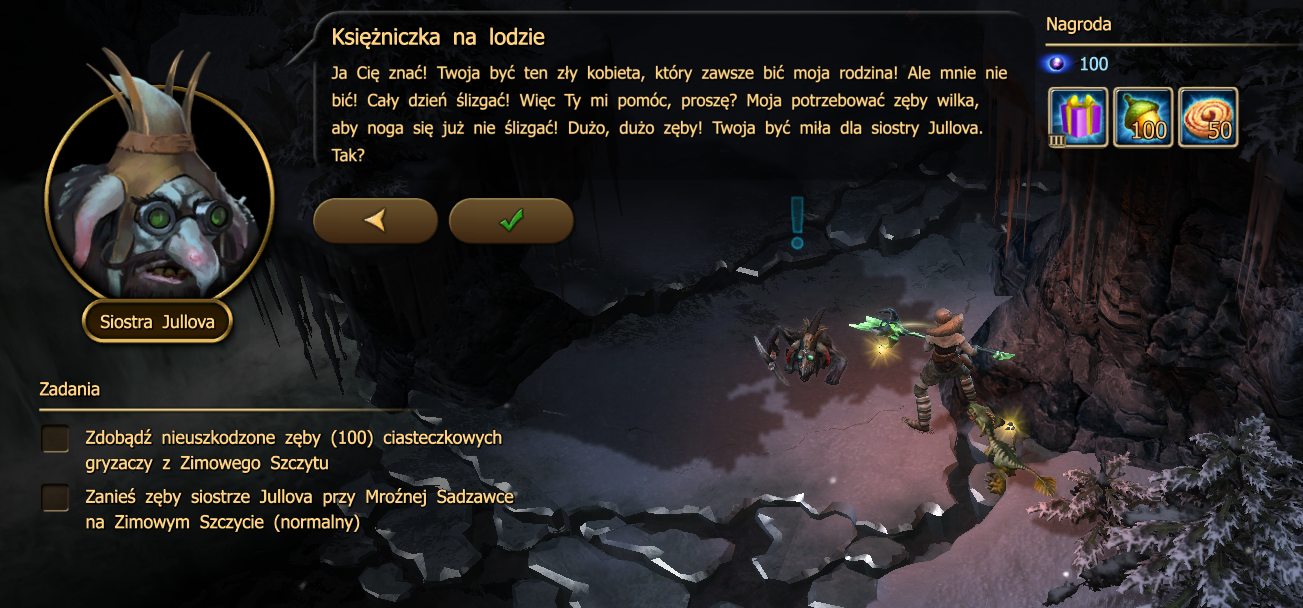Screen dimensions: 1303x608
Task: Tick the 'Zanieś zęby siostrze Jullova' objective checkbox
Action: tap(56, 497)
